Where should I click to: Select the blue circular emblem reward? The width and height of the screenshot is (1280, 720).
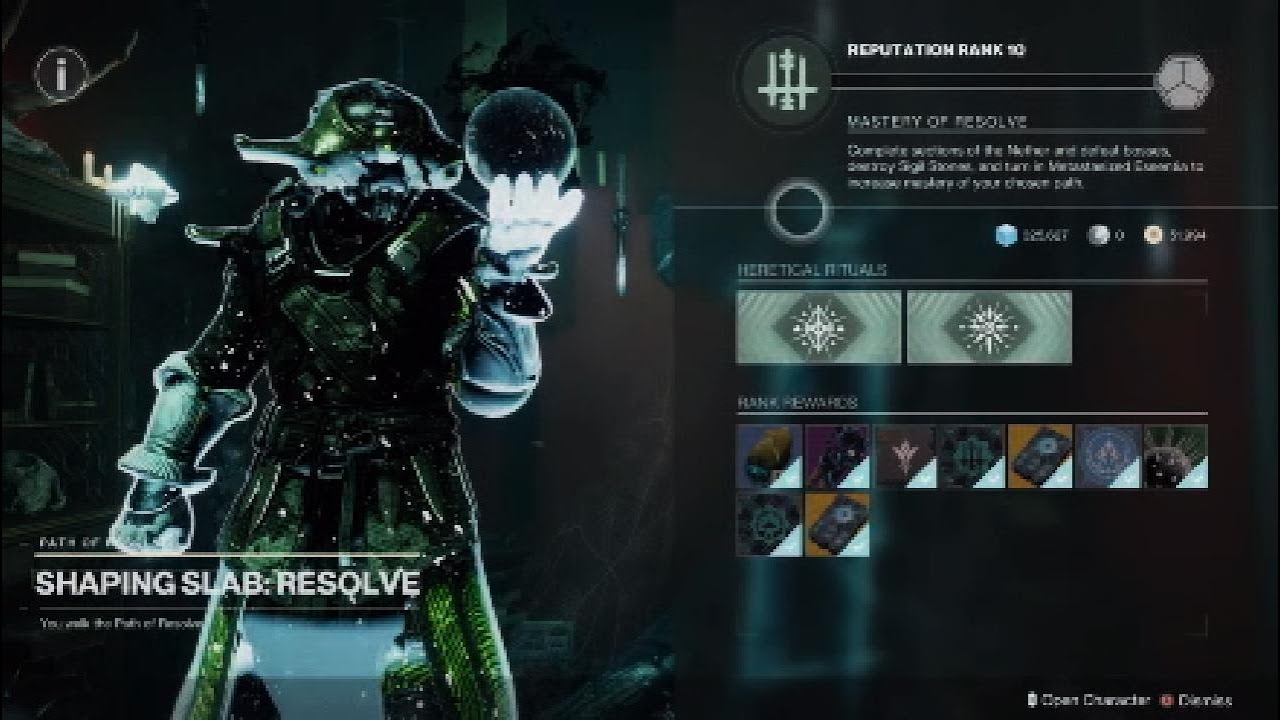(1108, 456)
